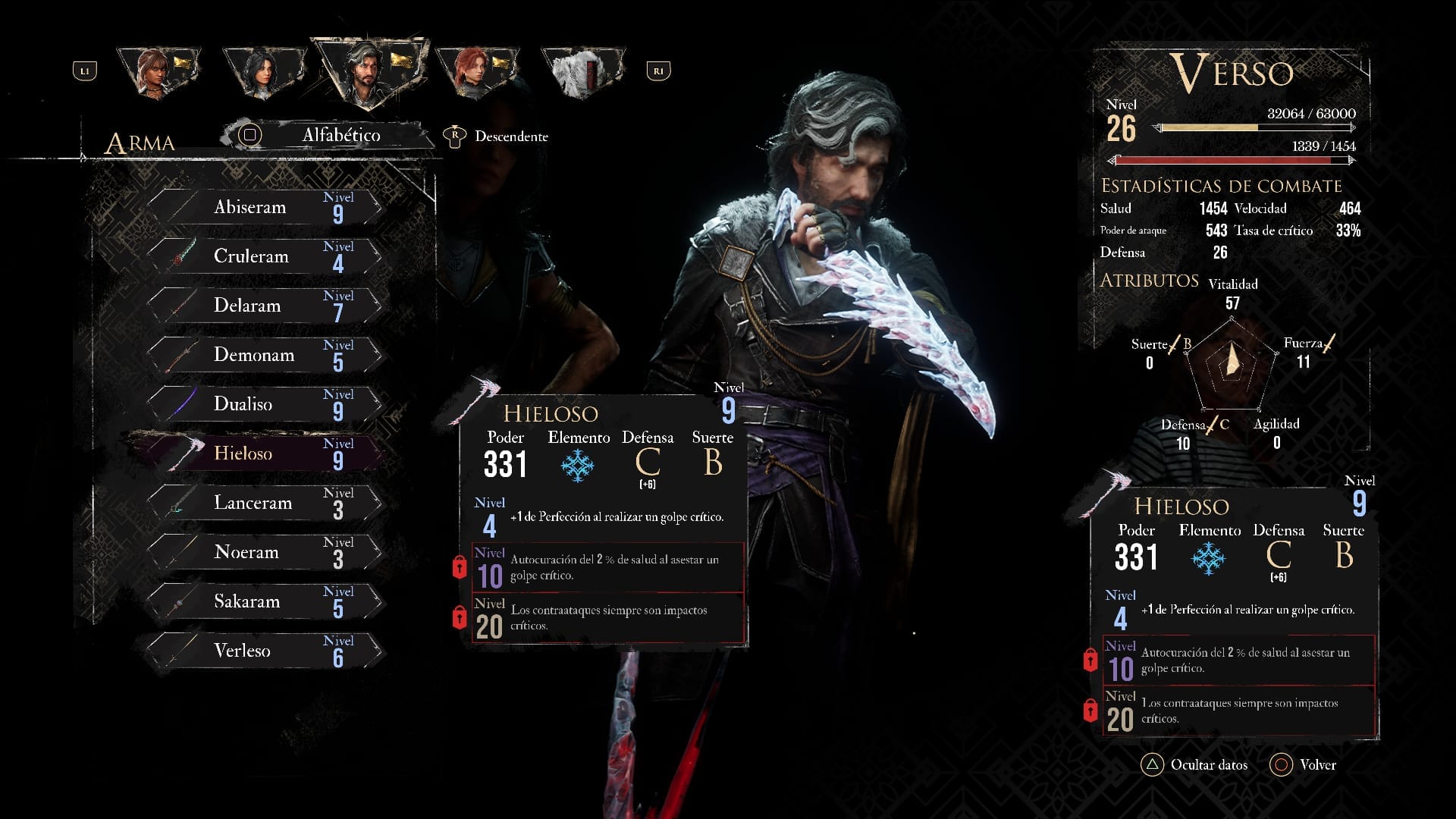Select the Verleso weapon
This screenshot has height=819, width=1456.
click(262, 651)
